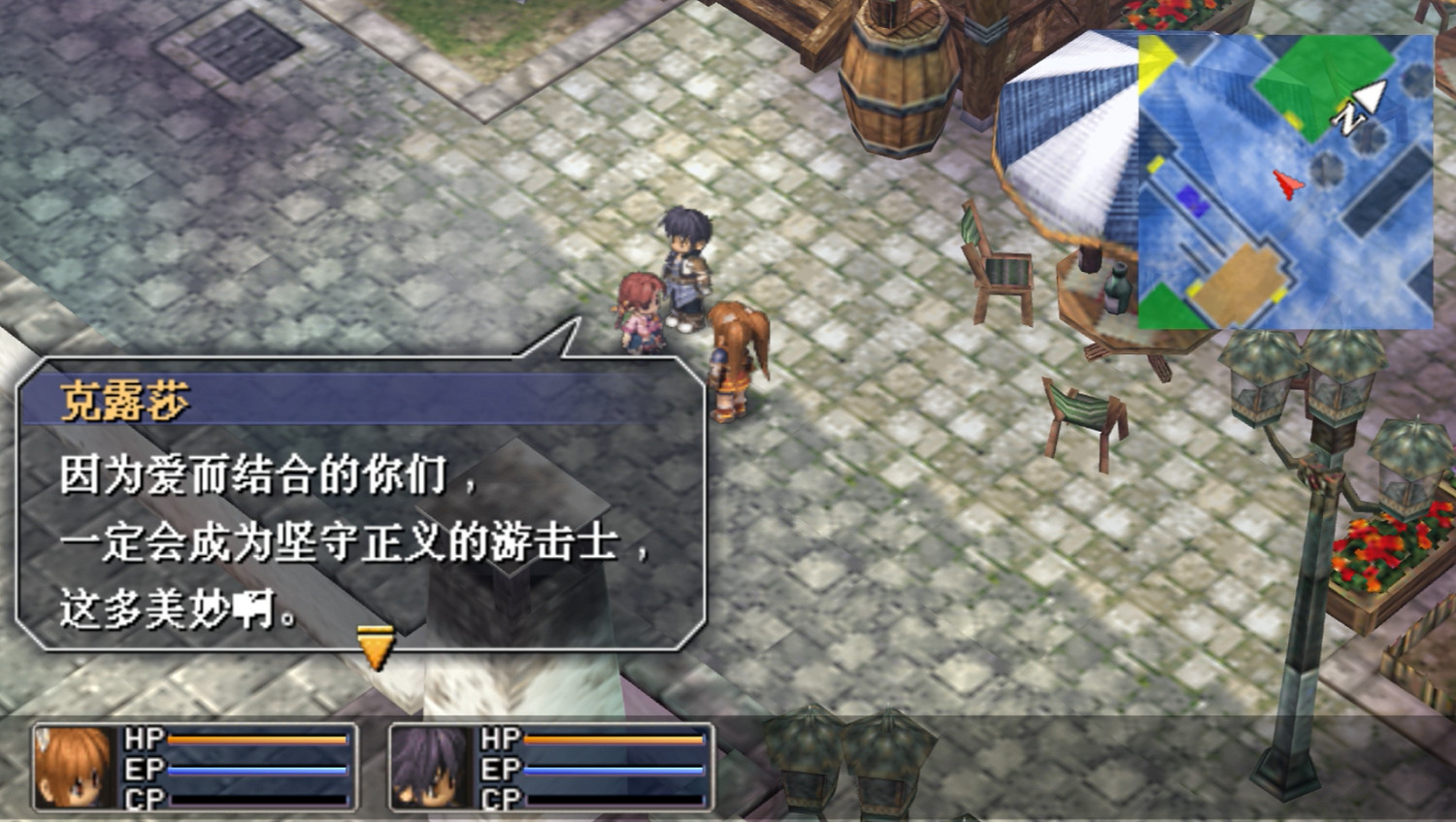The image size is (1456, 822).
Task: Click the dialogue speech bubble tail
Action: click(x=553, y=340)
